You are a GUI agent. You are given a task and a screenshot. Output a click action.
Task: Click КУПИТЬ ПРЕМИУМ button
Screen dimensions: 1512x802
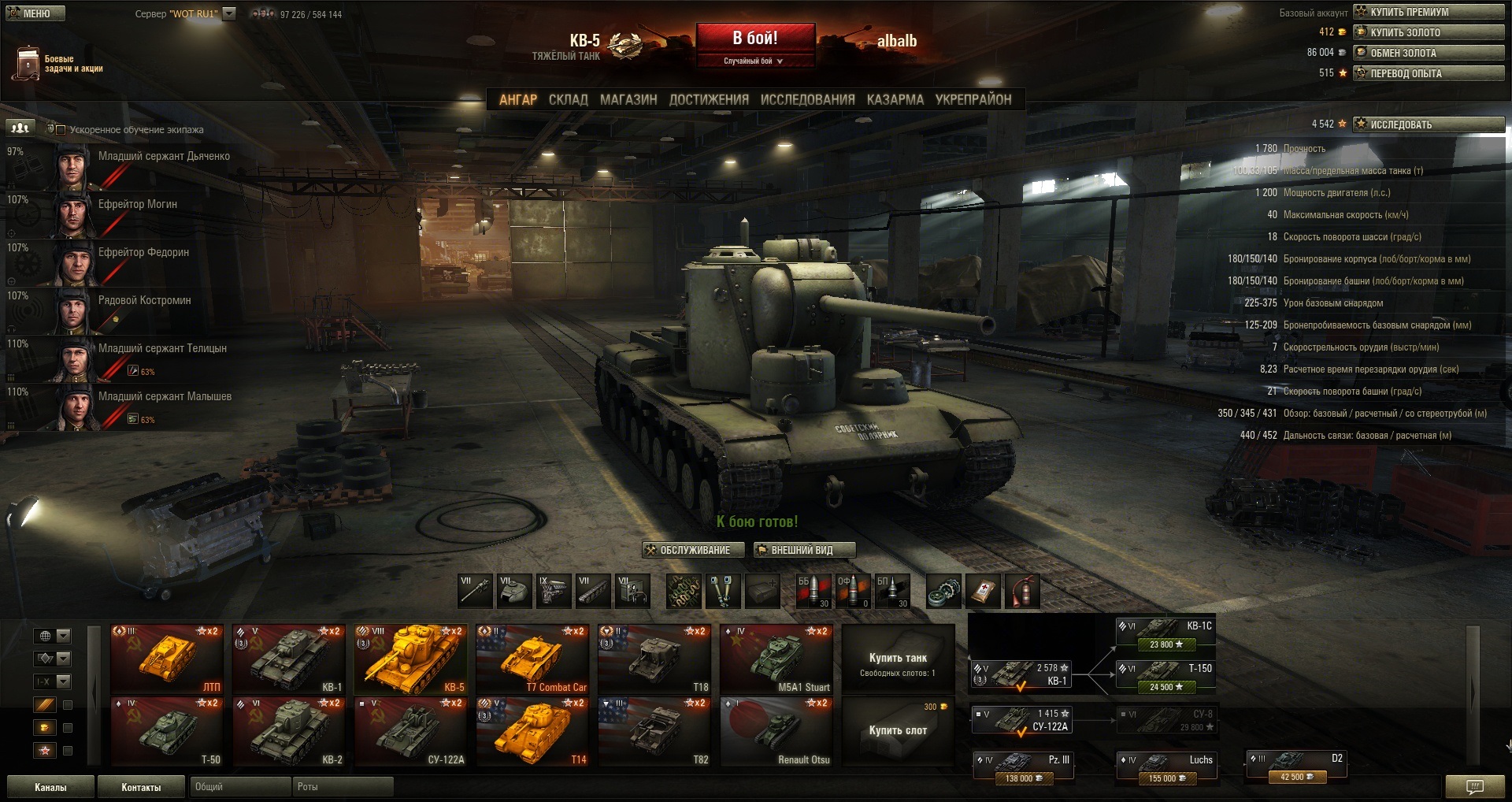point(1429,12)
